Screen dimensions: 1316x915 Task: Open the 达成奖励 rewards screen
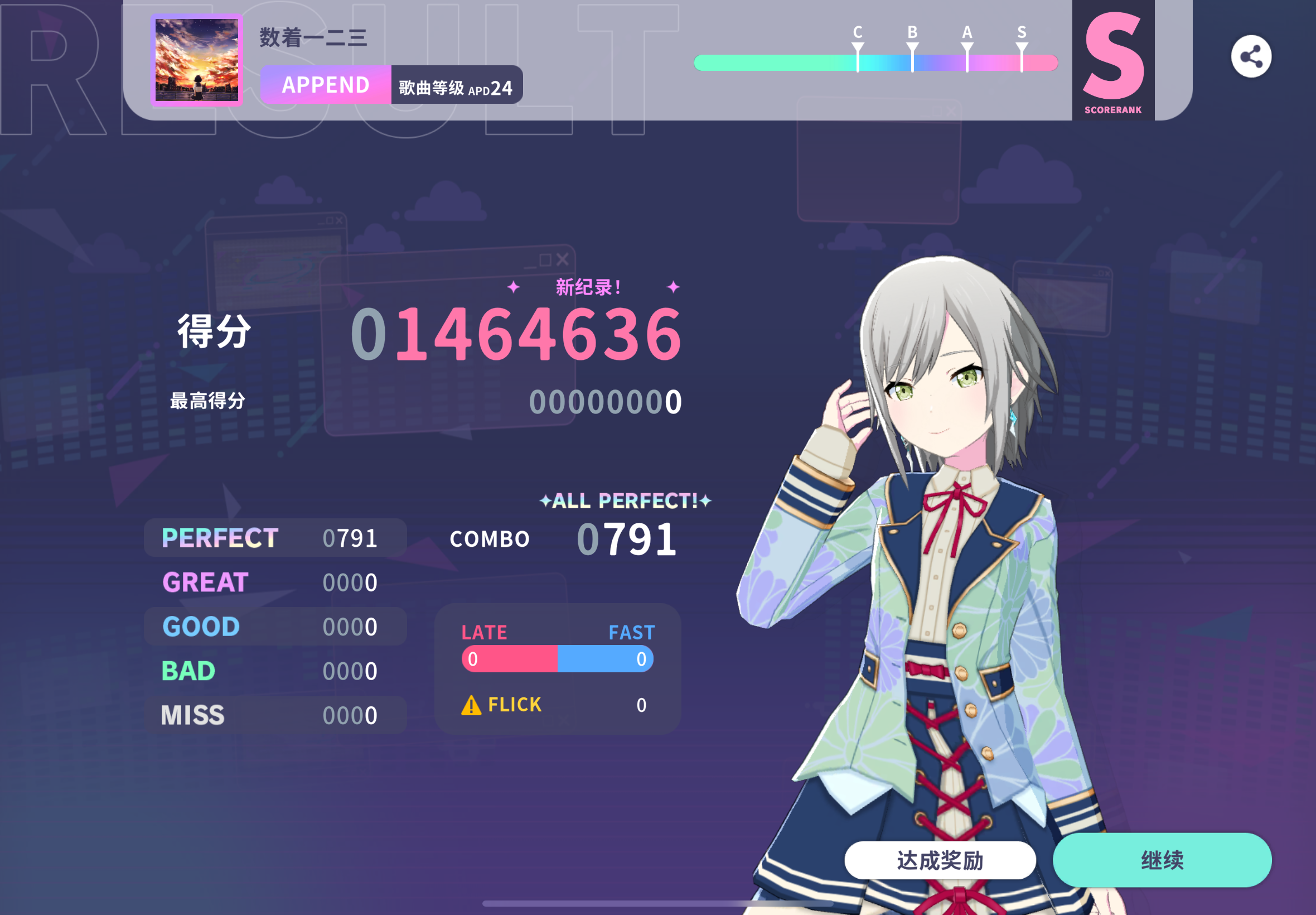tap(940, 859)
